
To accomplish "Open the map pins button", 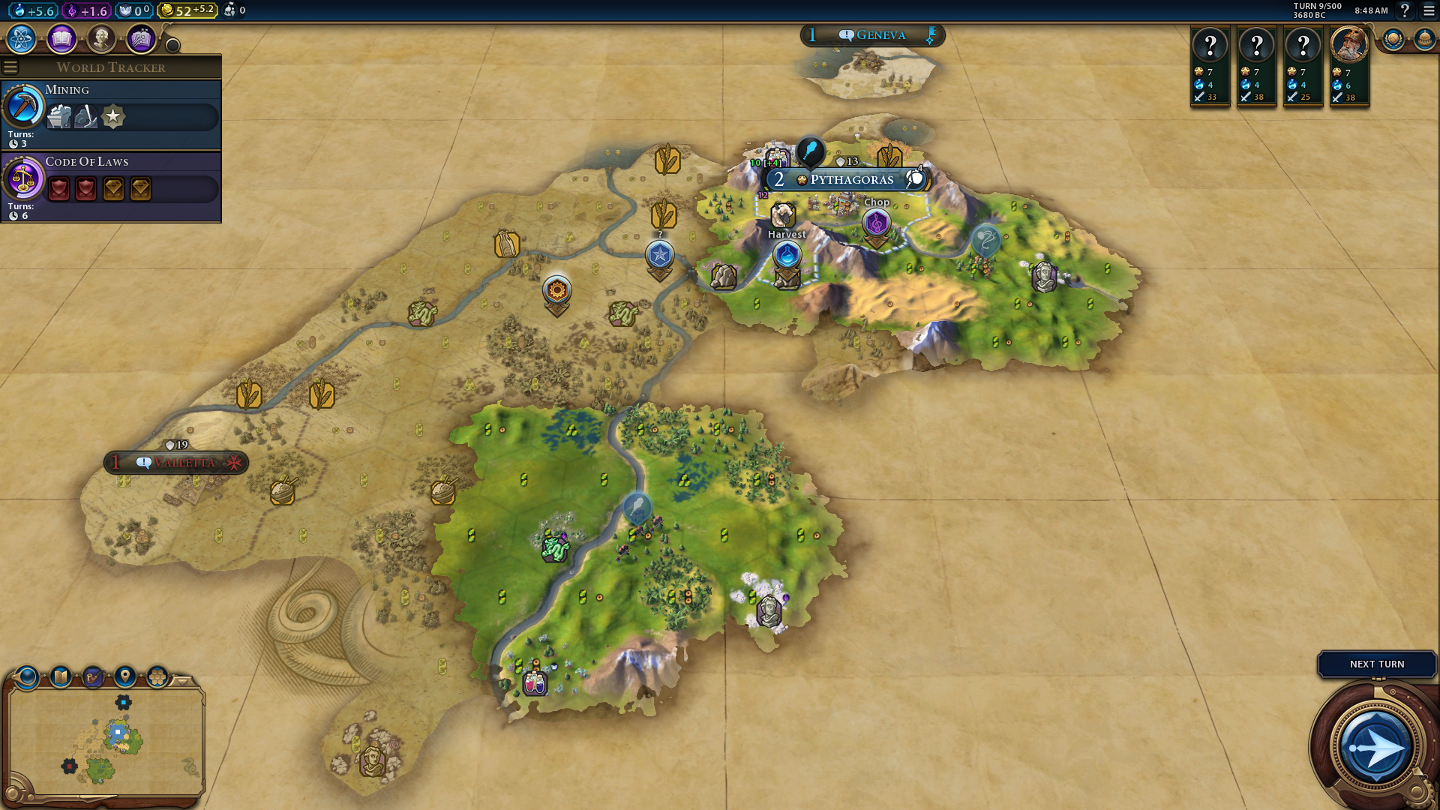I will pos(125,677).
